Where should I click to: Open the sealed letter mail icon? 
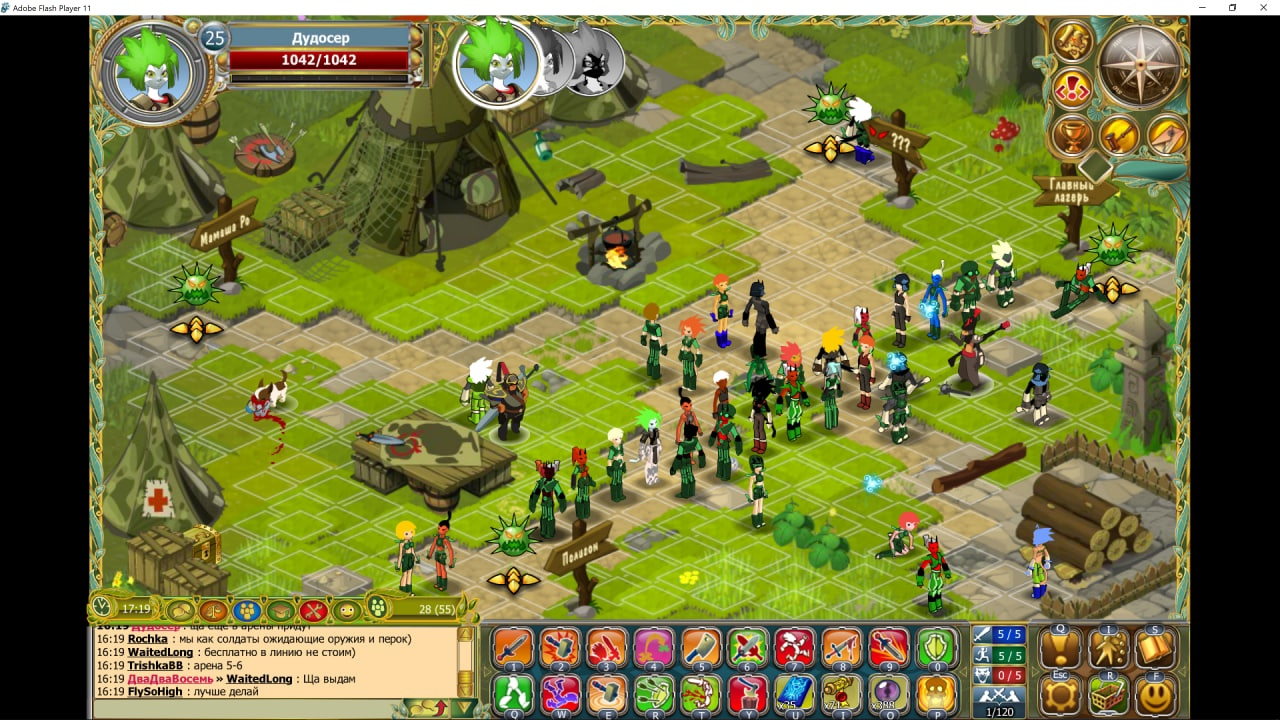point(1166,135)
